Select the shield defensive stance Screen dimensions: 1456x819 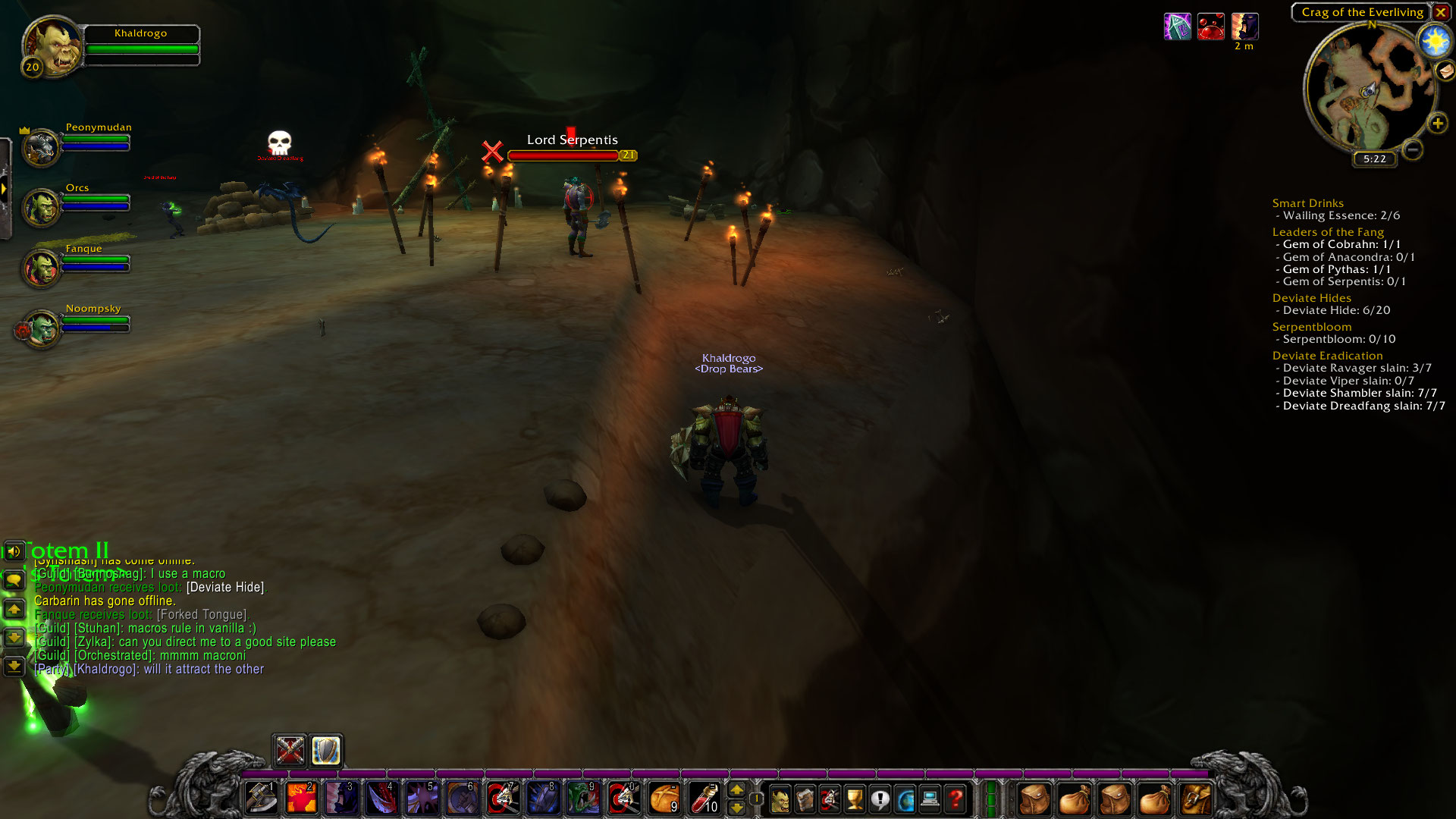[x=326, y=751]
